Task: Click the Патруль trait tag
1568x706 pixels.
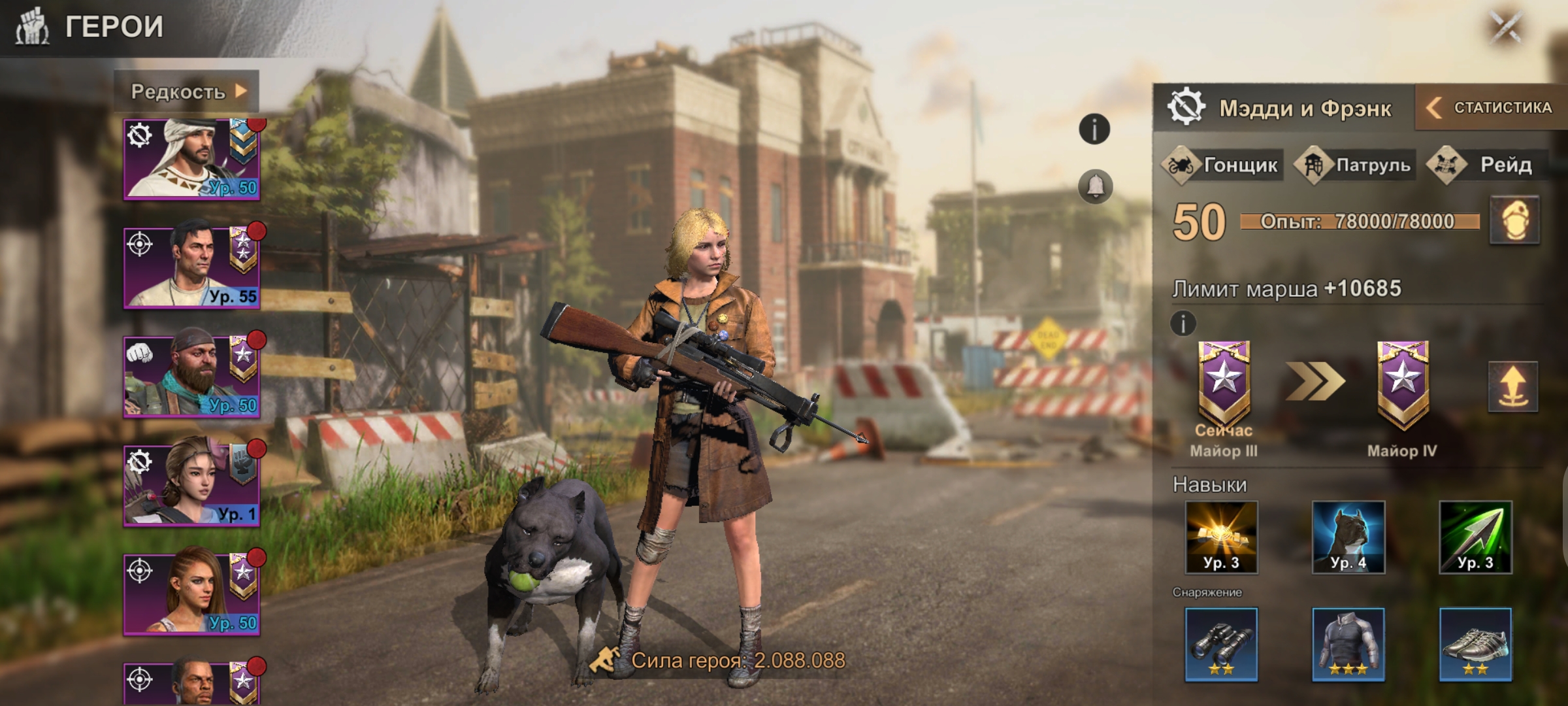Action: point(1356,165)
